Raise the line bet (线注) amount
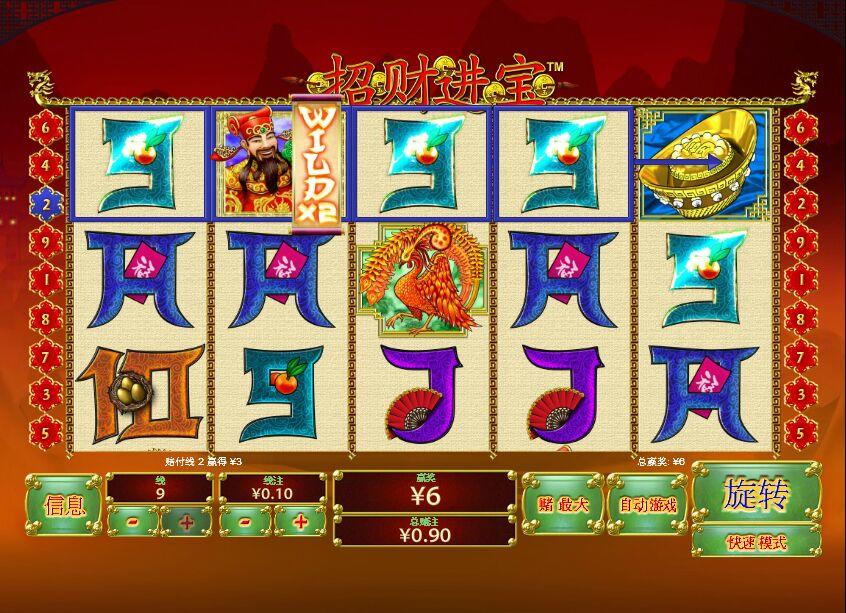The width and height of the screenshot is (846, 613). point(299,521)
